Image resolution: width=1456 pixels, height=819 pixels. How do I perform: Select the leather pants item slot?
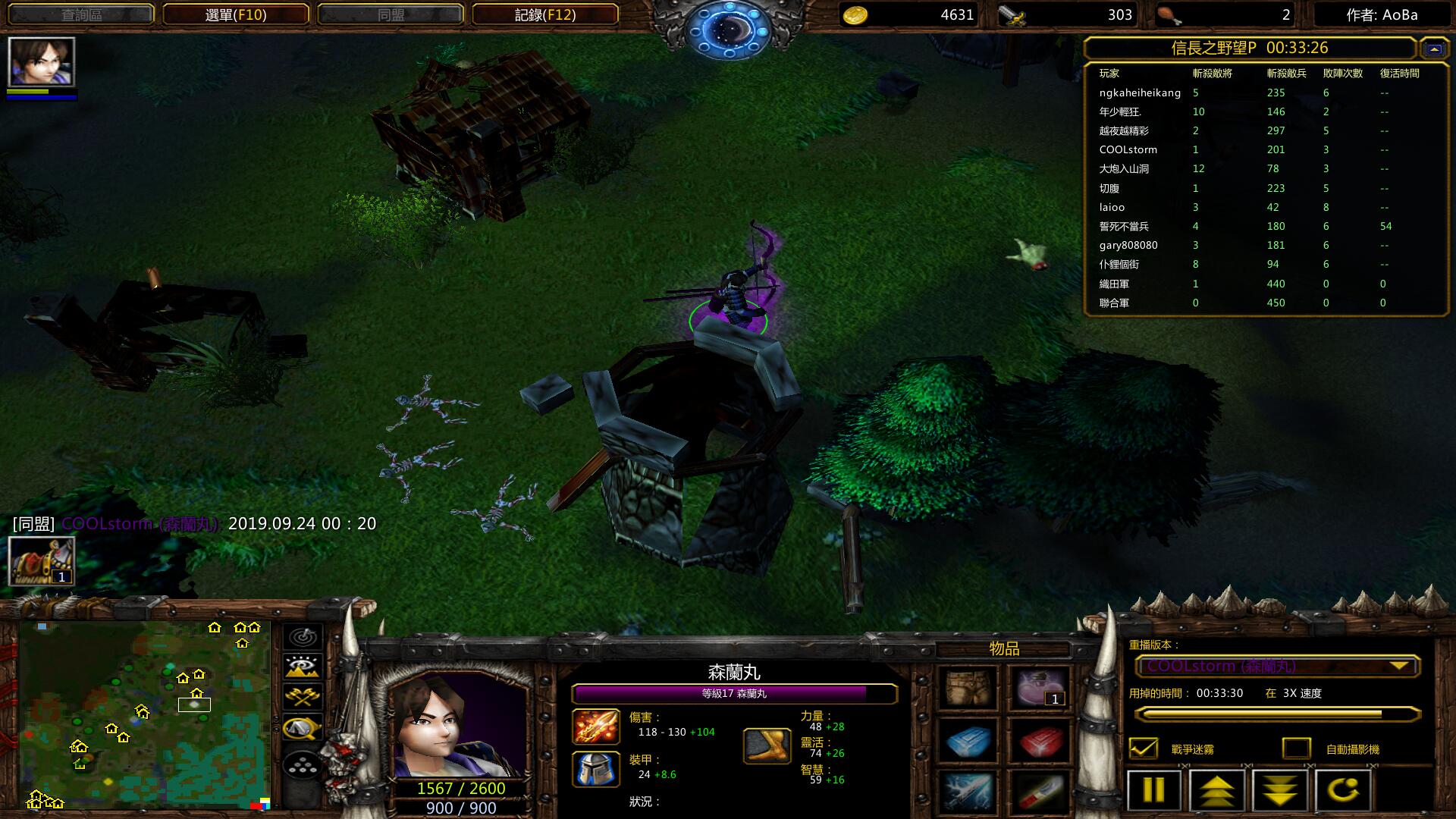[x=968, y=688]
